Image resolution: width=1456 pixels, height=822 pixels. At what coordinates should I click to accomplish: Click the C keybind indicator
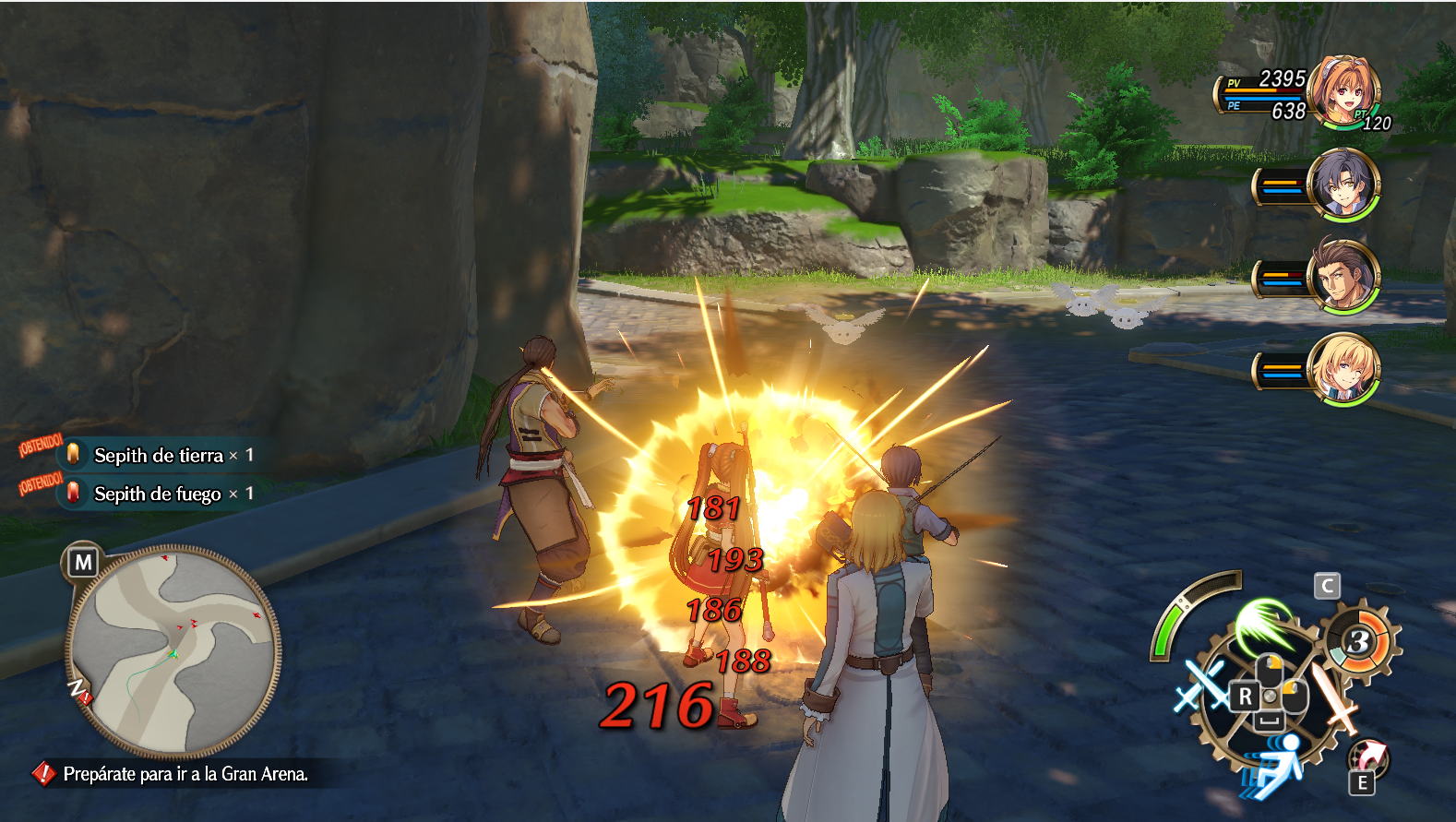tap(1327, 585)
